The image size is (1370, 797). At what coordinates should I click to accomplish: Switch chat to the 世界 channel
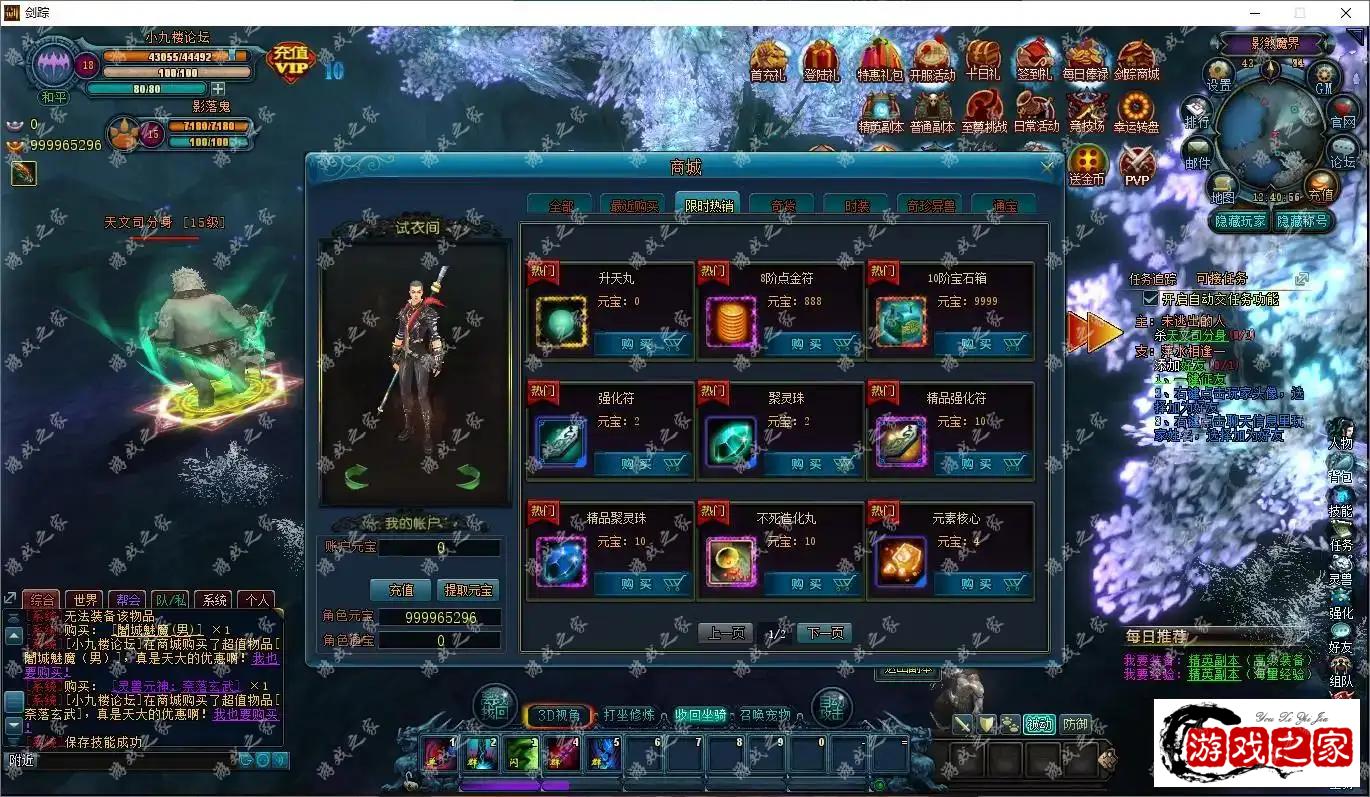[x=85, y=600]
